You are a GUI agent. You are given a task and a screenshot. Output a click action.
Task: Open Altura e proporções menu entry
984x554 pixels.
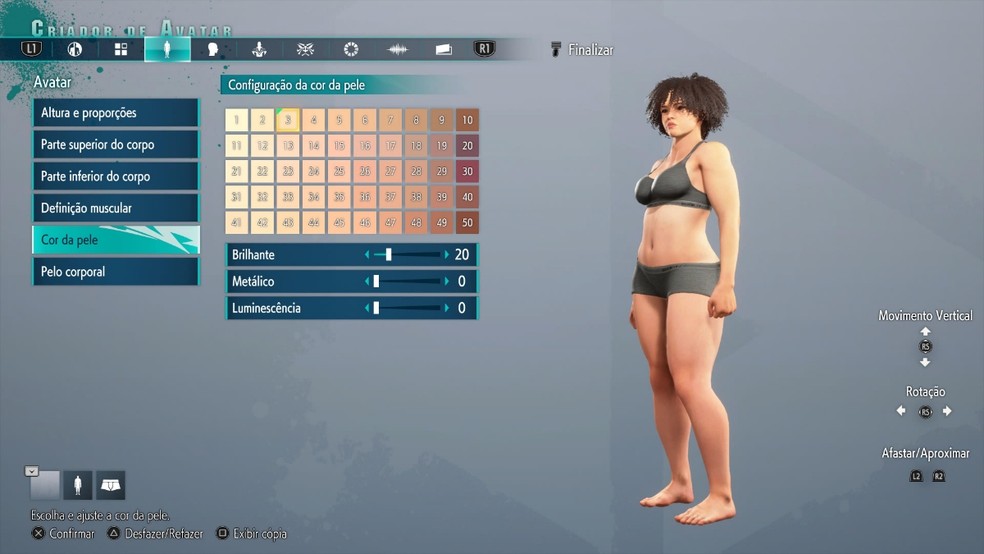[x=115, y=113]
